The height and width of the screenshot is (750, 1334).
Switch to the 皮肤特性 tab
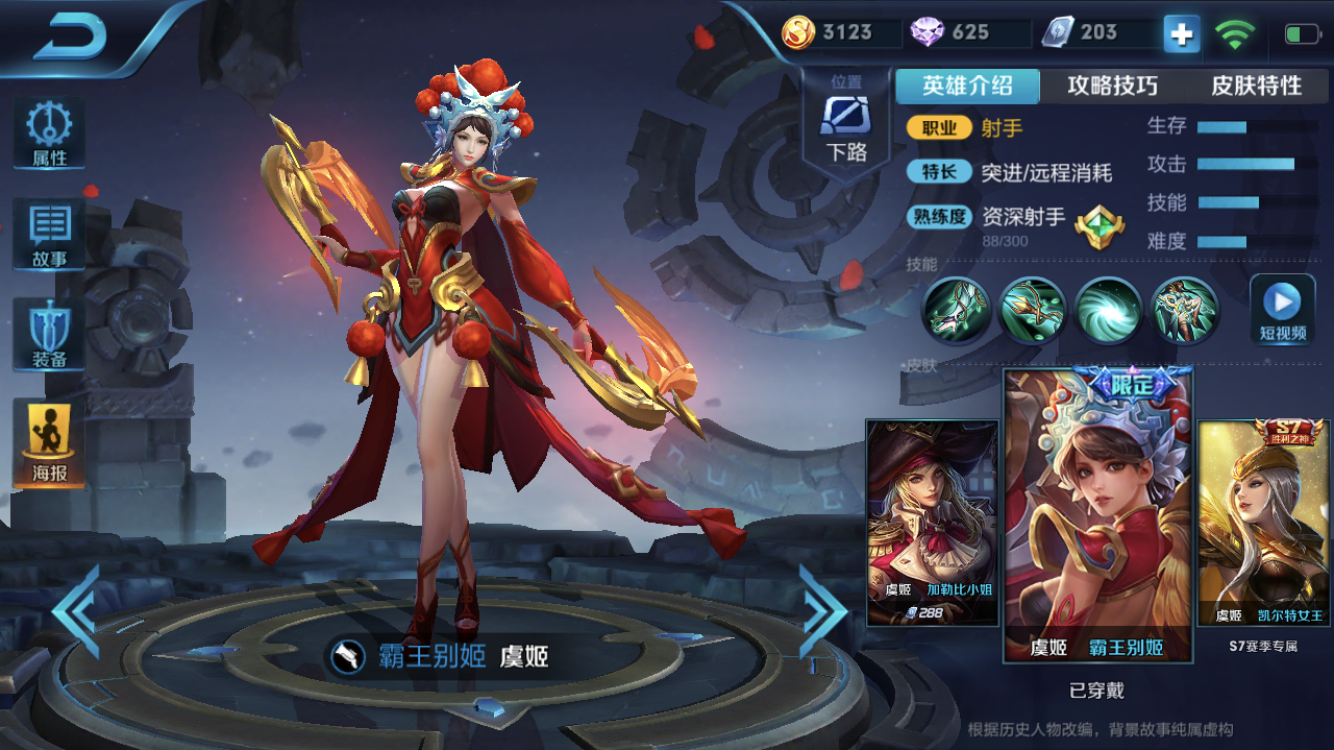[x=1256, y=86]
